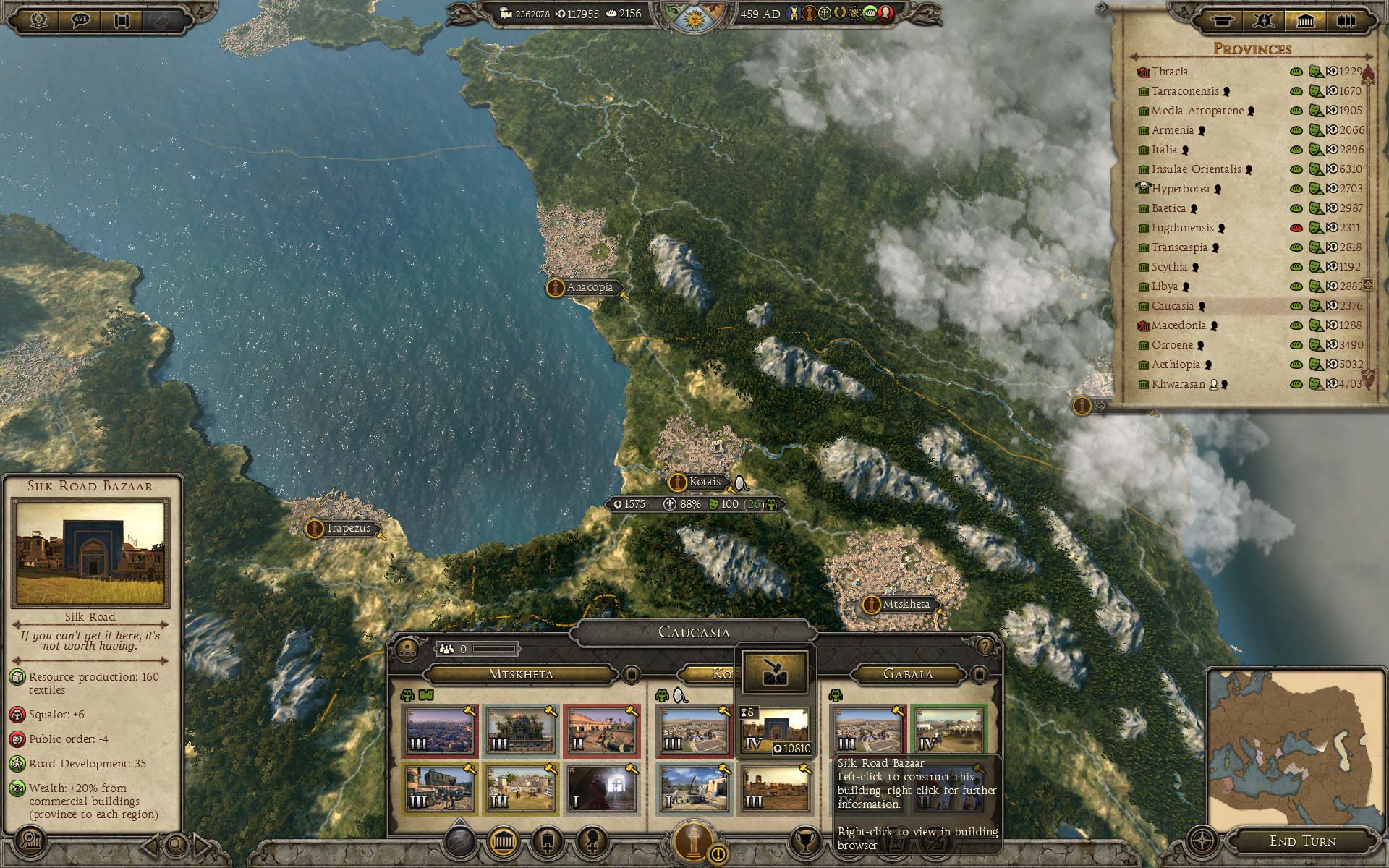Open the Gabala settlement header
1389x868 pixels.
pos(908,674)
